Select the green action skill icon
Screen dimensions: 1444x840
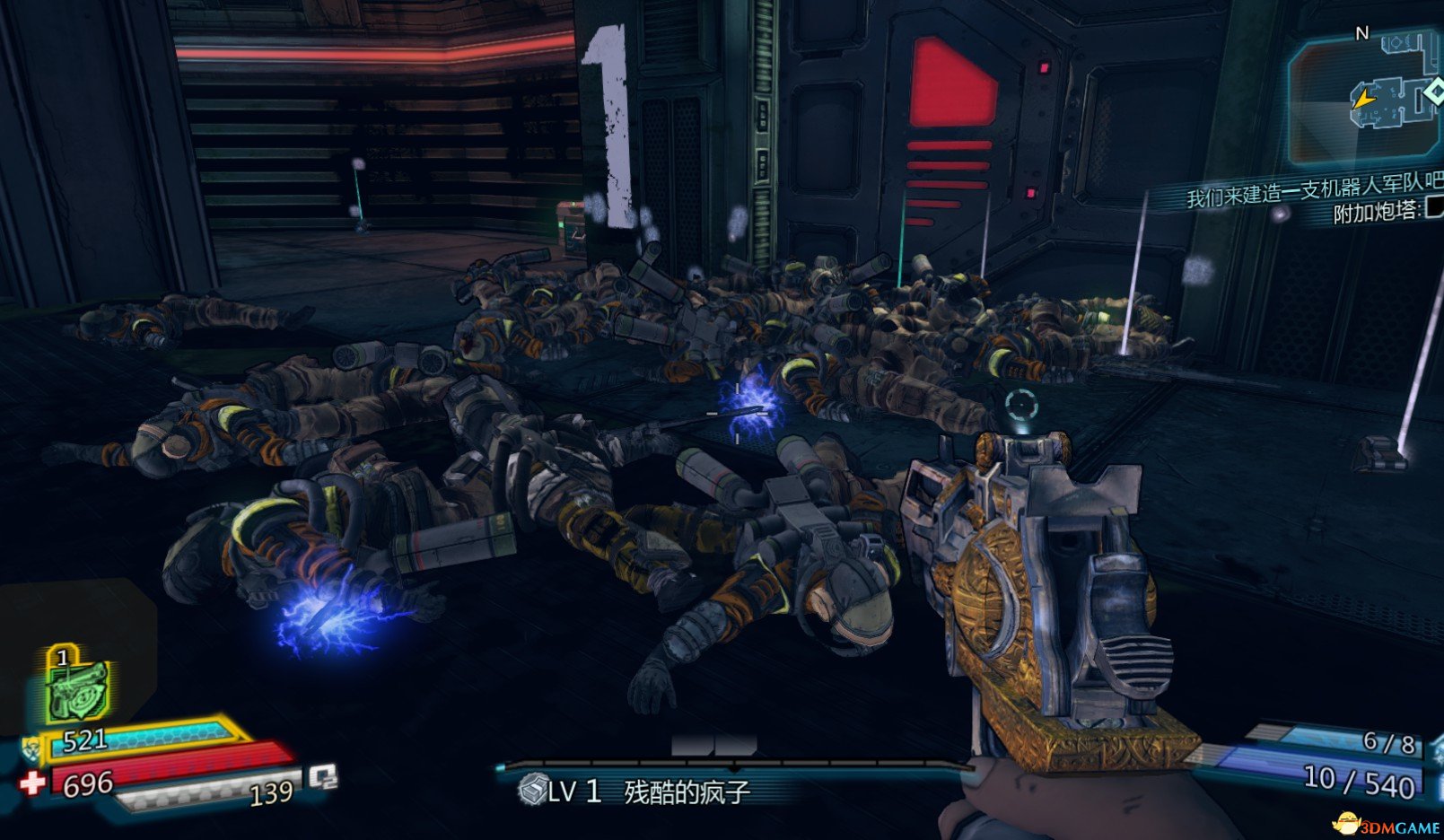tap(79, 687)
